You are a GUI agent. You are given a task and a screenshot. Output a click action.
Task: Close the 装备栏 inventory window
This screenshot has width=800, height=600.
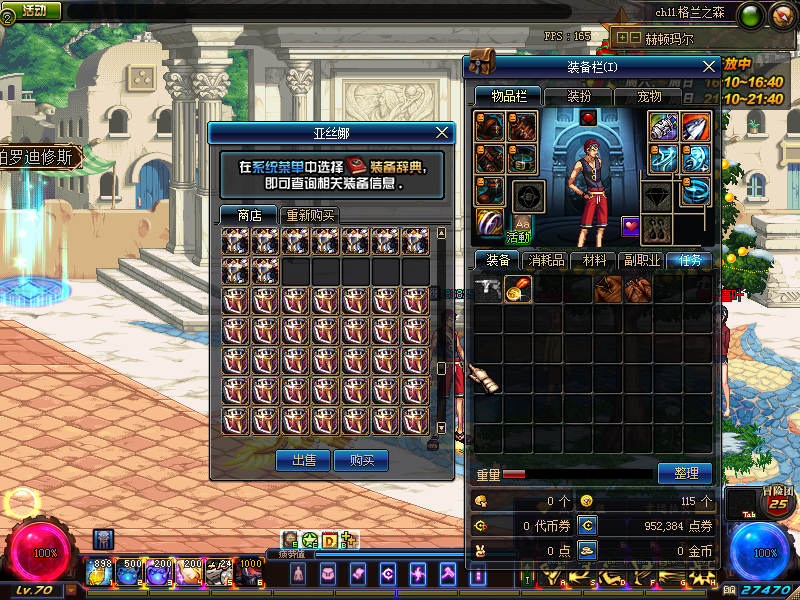coord(709,67)
